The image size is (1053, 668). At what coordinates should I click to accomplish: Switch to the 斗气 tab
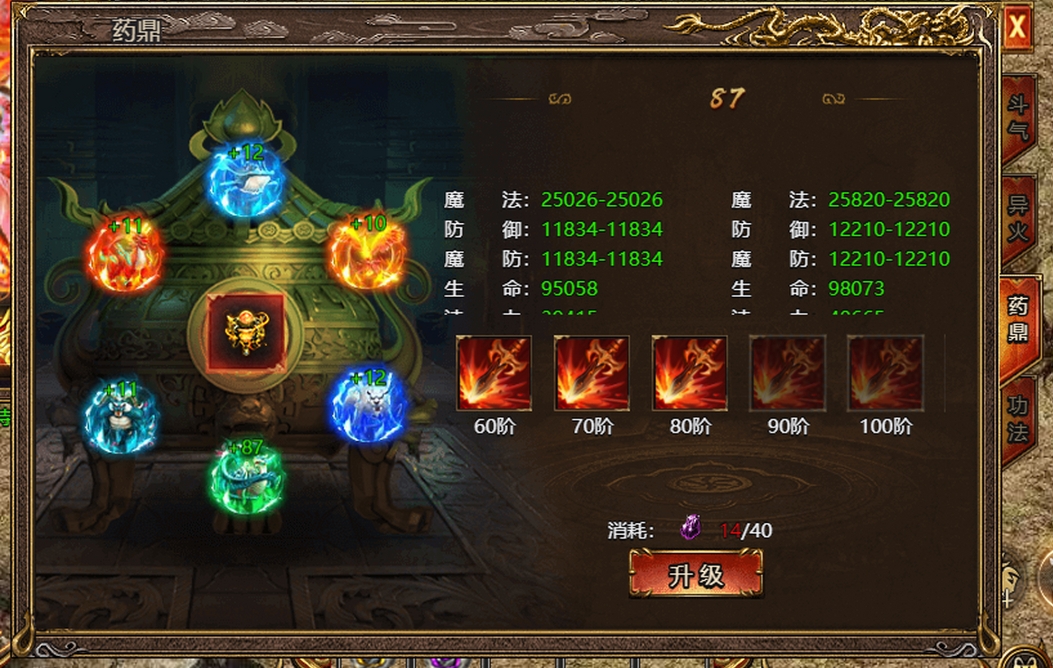pos(1017,118)
